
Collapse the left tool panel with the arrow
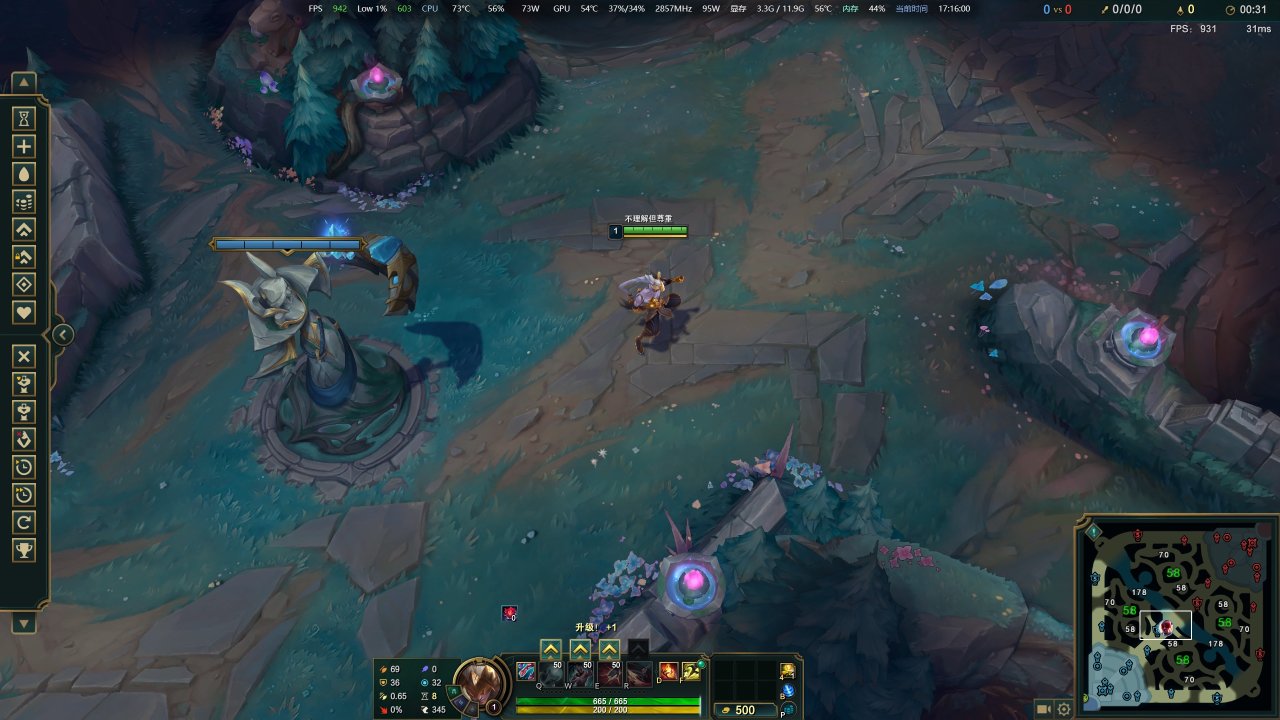[62, 335]
